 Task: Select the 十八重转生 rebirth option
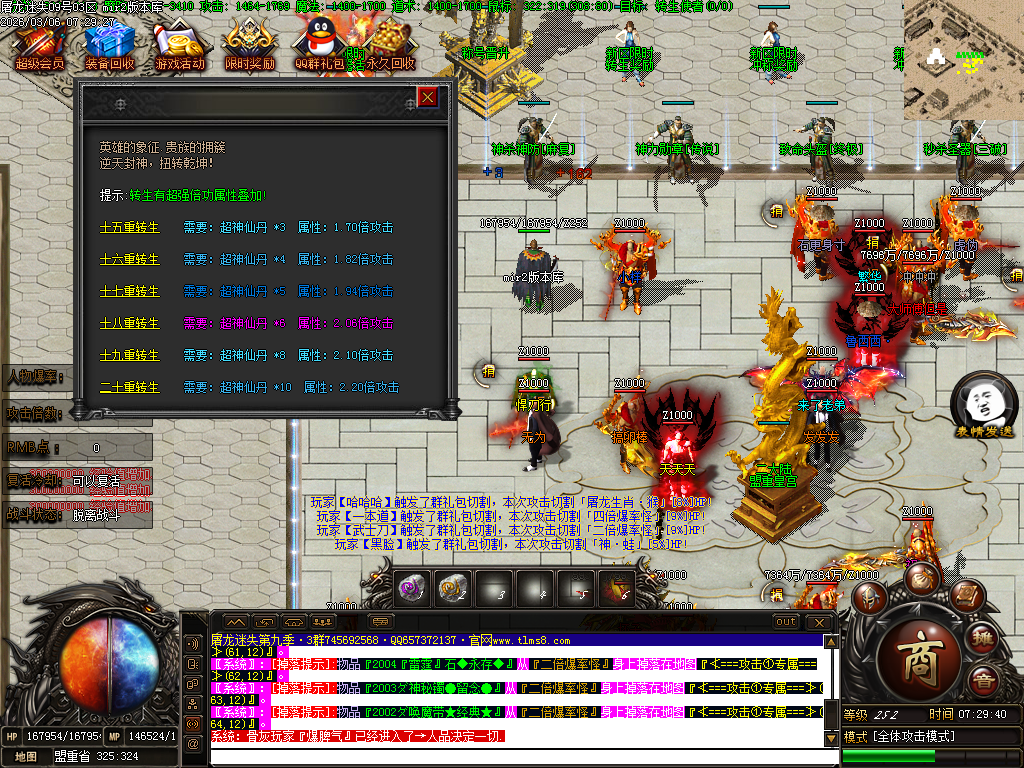pyautogui.click(x=129, y=323)
